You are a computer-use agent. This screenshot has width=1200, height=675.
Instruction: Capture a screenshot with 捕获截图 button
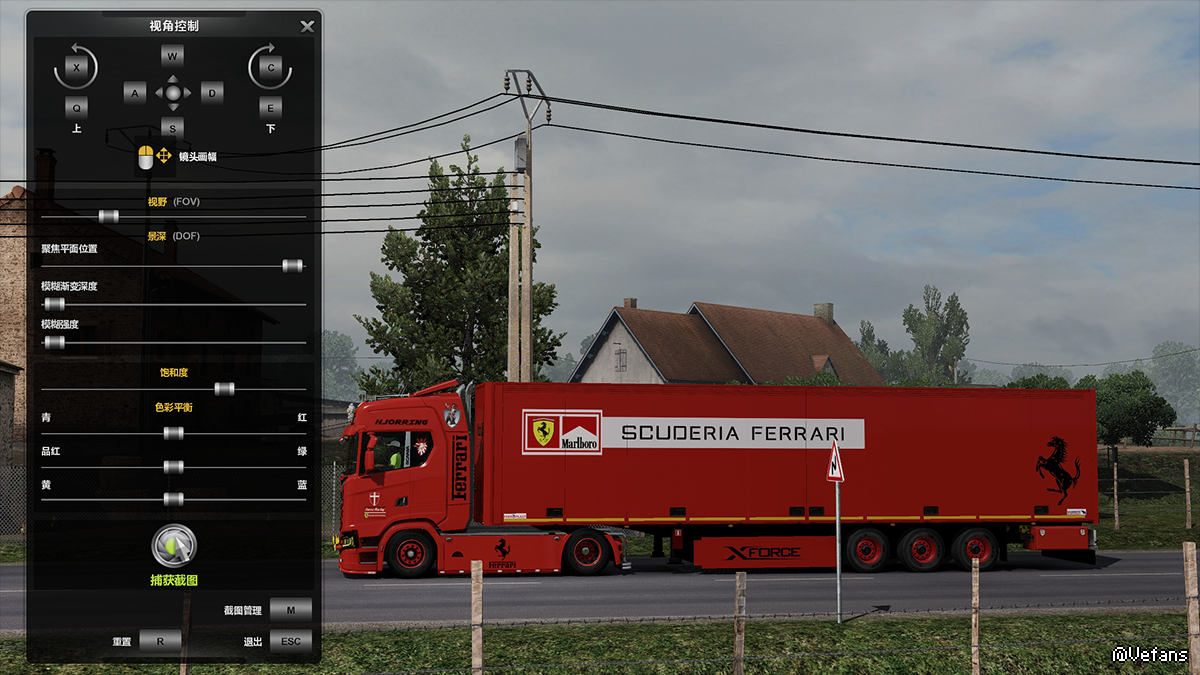coord(174,546)
